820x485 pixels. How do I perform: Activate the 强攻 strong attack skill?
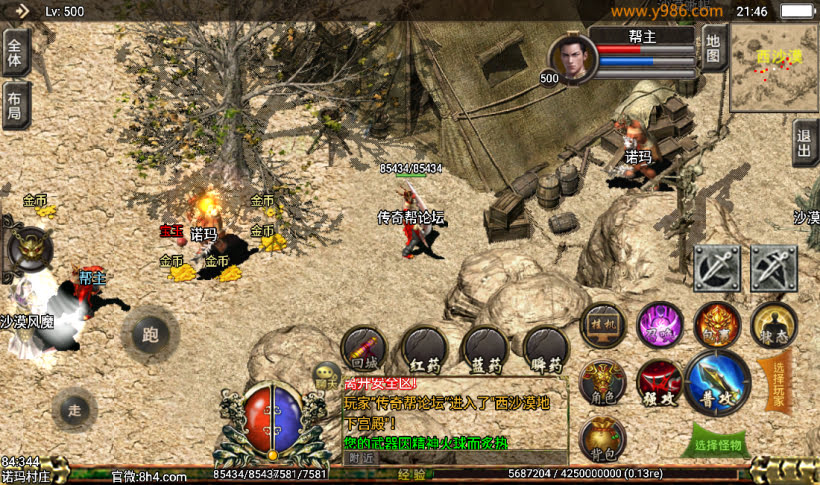(x=659, y=383)
